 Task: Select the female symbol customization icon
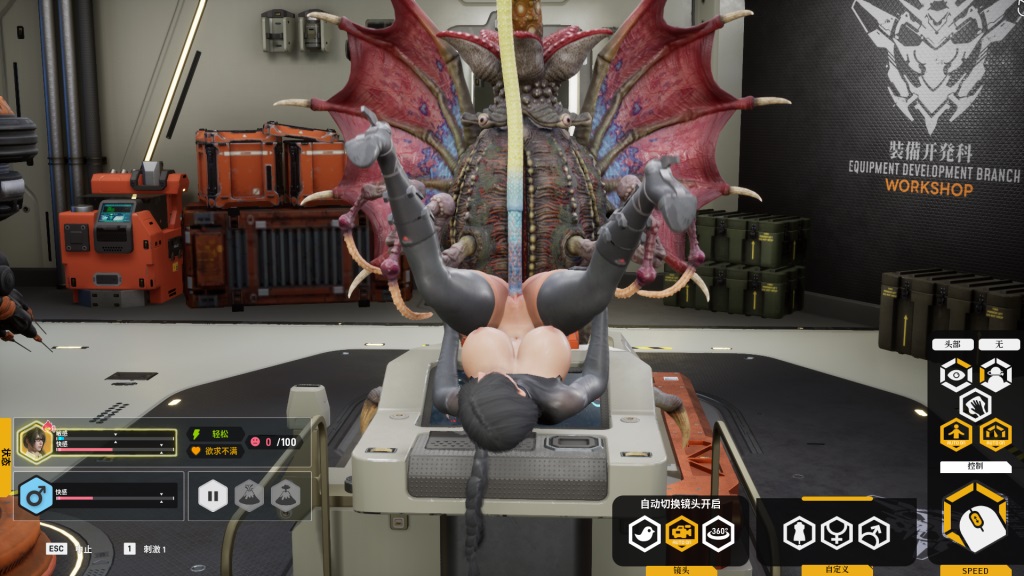point(835,532)
